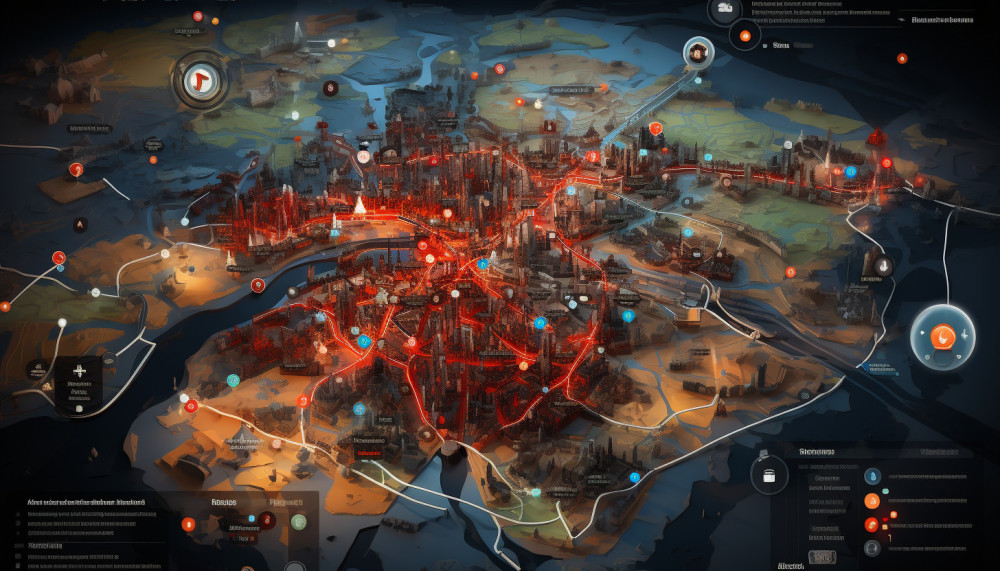The height and width of the screenshot is (571, 1000).
Task: Select the gray headset entry in the legend
Action: [x=871, y=547]
